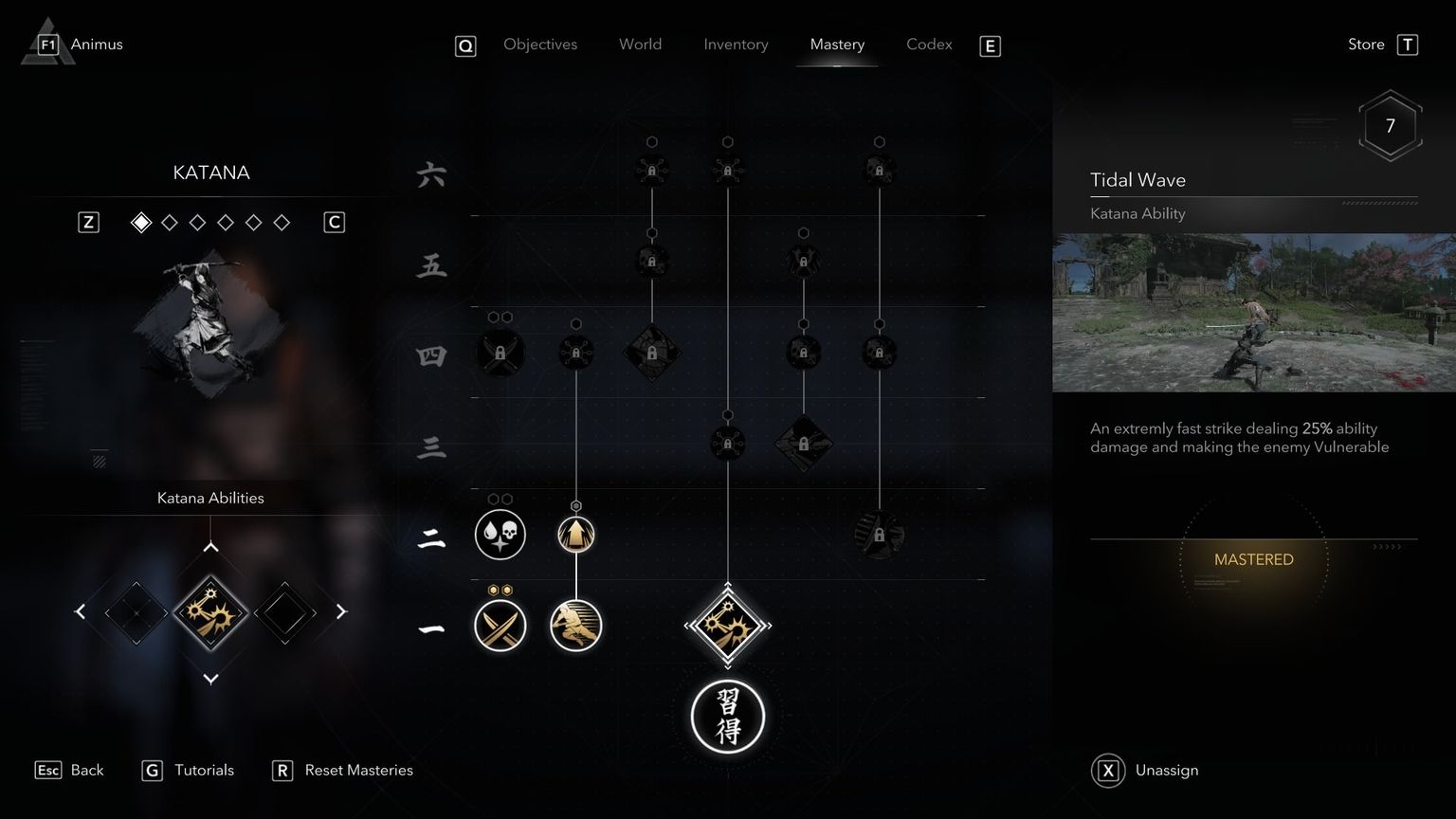Show the next weapon using the right arrow
This screenshot has height=819, width=1456.
pyautogui.click(x=341, y=611)
